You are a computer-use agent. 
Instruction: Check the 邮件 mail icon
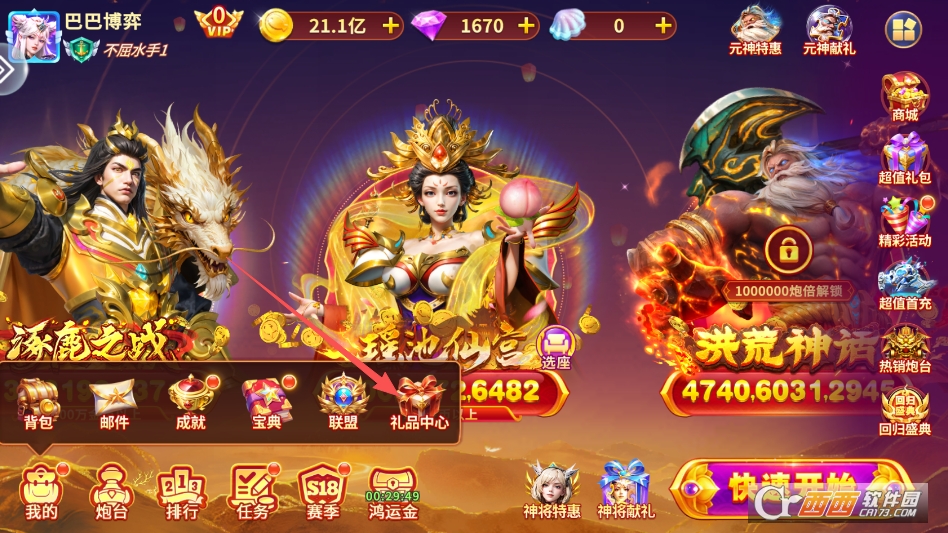pyautogui.click(x=114, y=401)
